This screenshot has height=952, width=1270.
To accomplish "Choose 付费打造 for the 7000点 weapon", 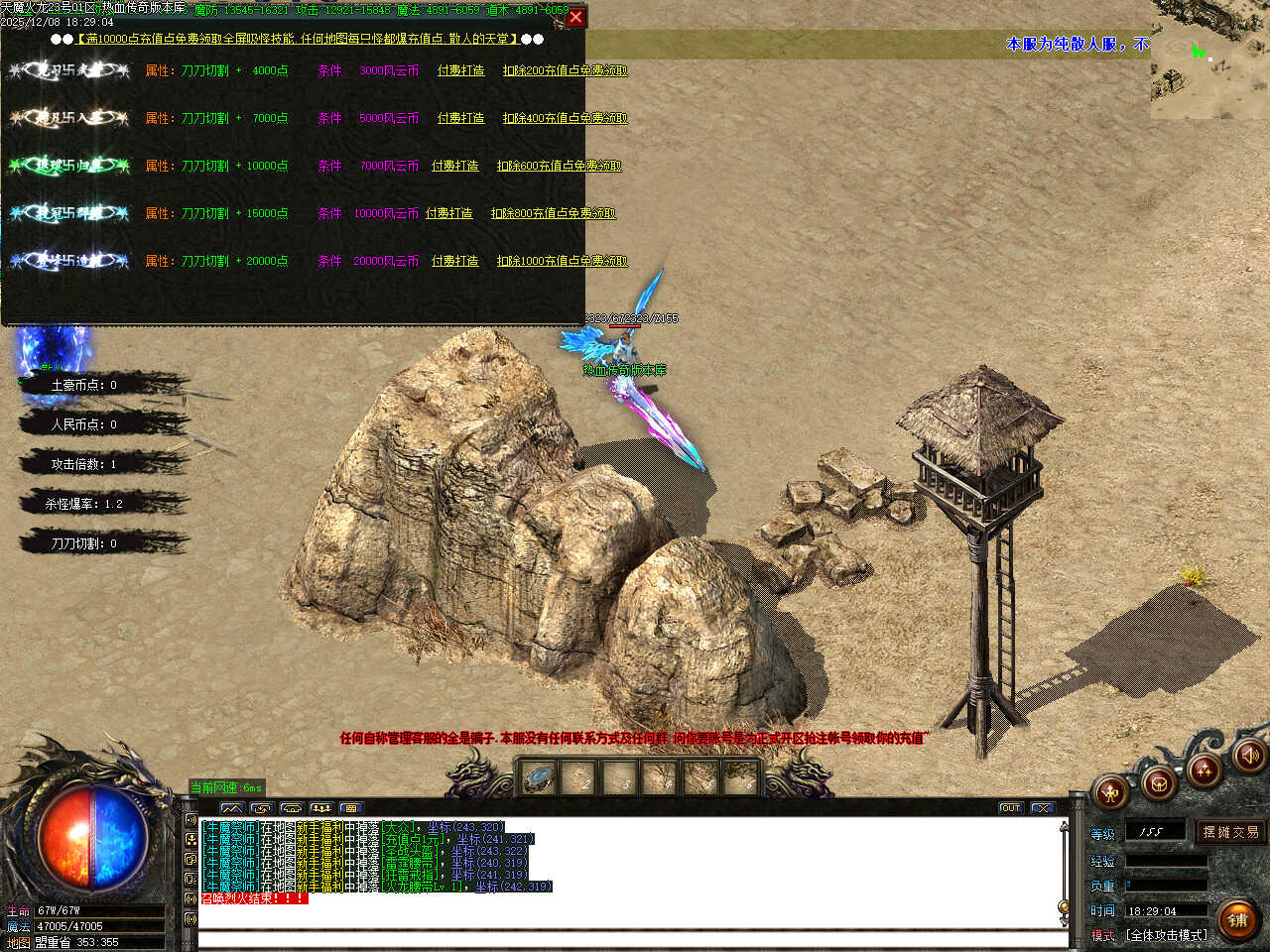I will (460, 118).
